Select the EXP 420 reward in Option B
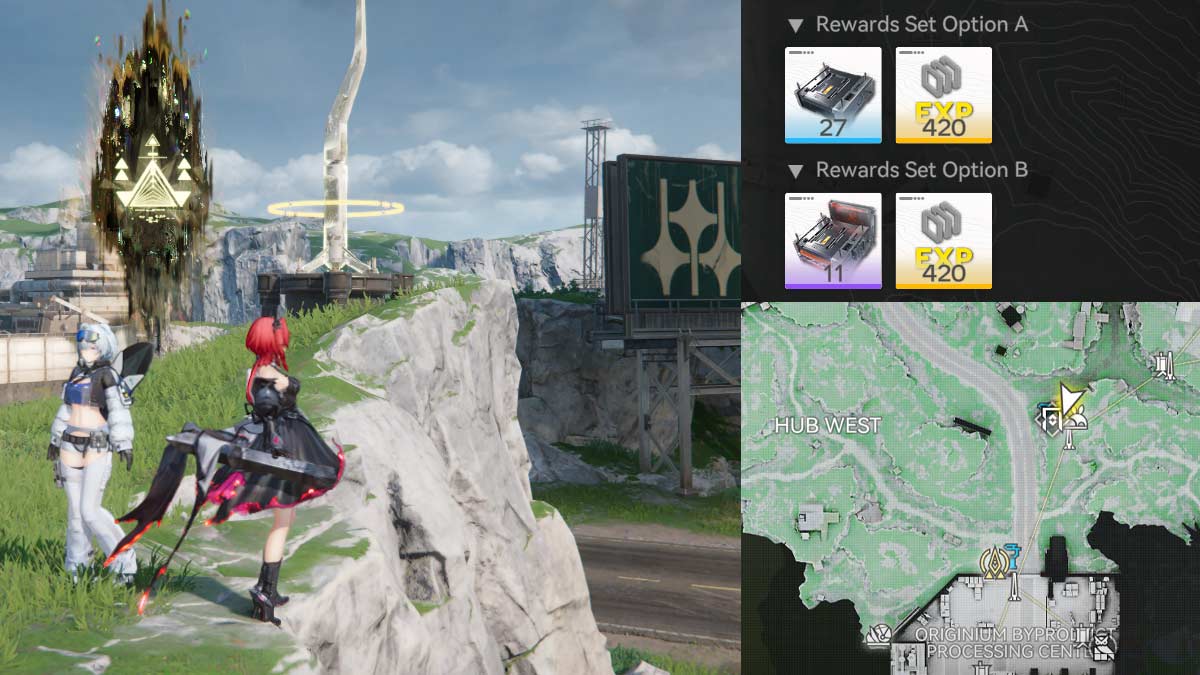The height and width of the screenshot is (675, 1200). (943, 241)
